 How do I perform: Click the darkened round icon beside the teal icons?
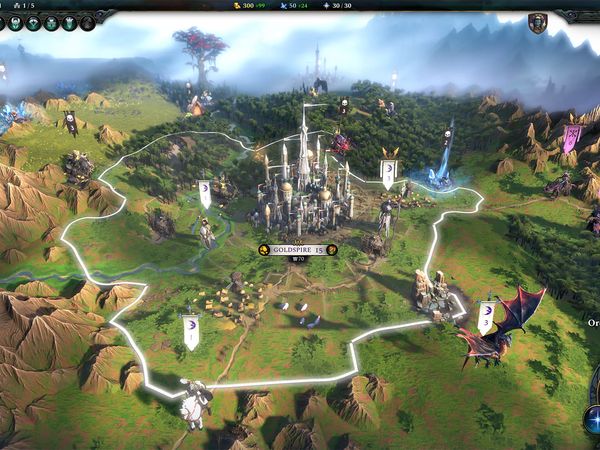[x=86, y=23]
